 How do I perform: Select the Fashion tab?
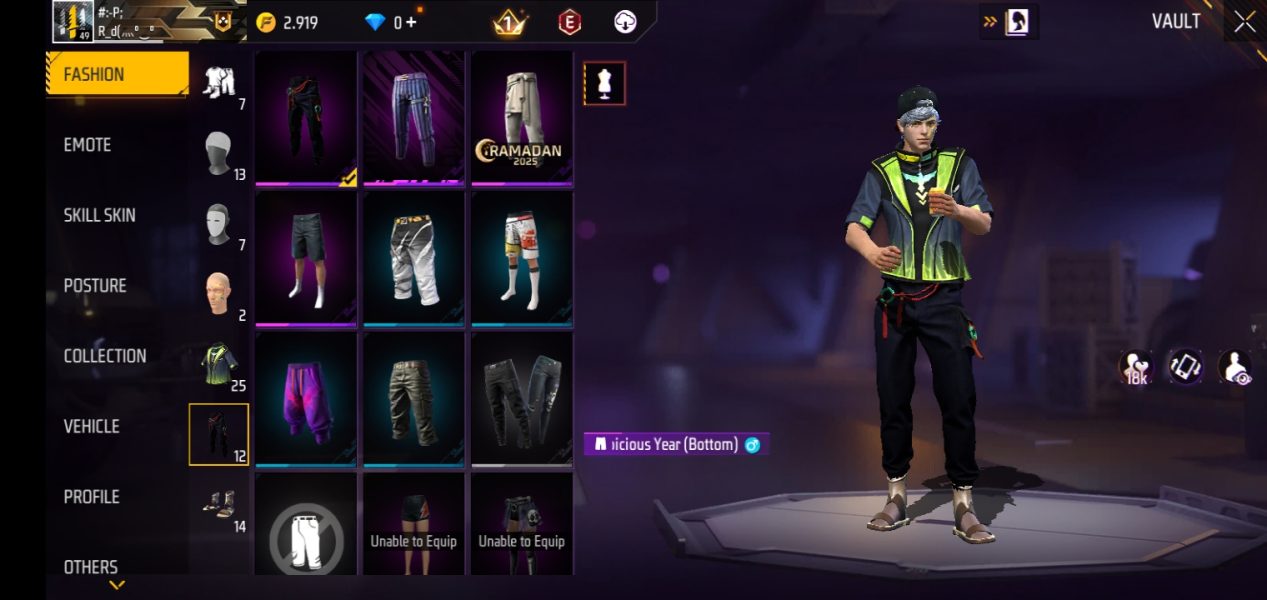pos(117,74)
